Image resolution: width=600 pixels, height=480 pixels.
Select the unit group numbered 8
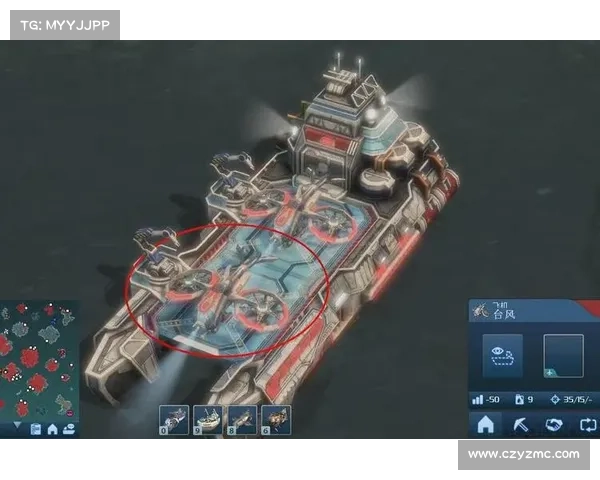(x=241, y=419)
